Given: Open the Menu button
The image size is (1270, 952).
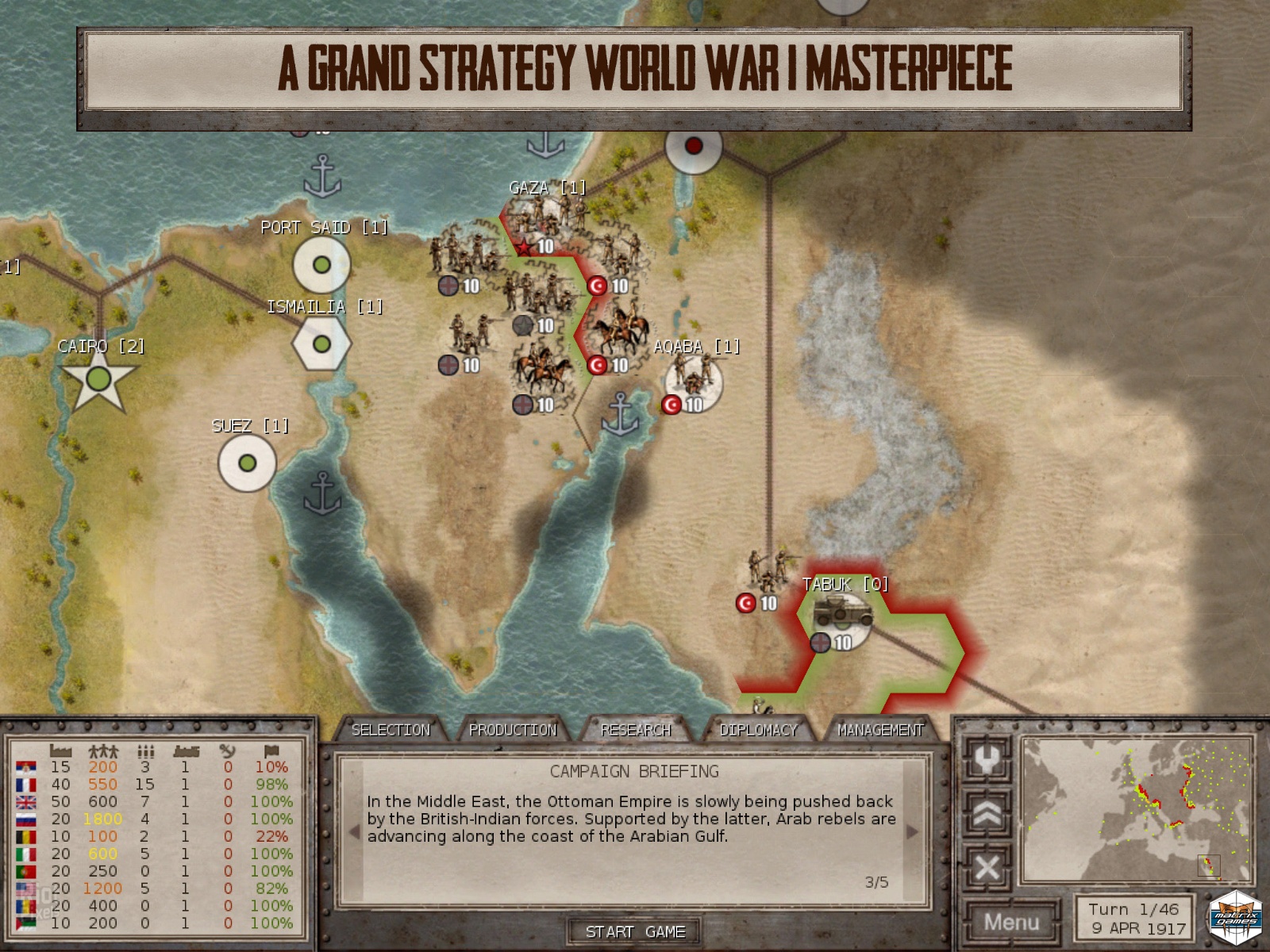Looking at the screenshot, I should pyautogui.click(x=1011, y=922).
